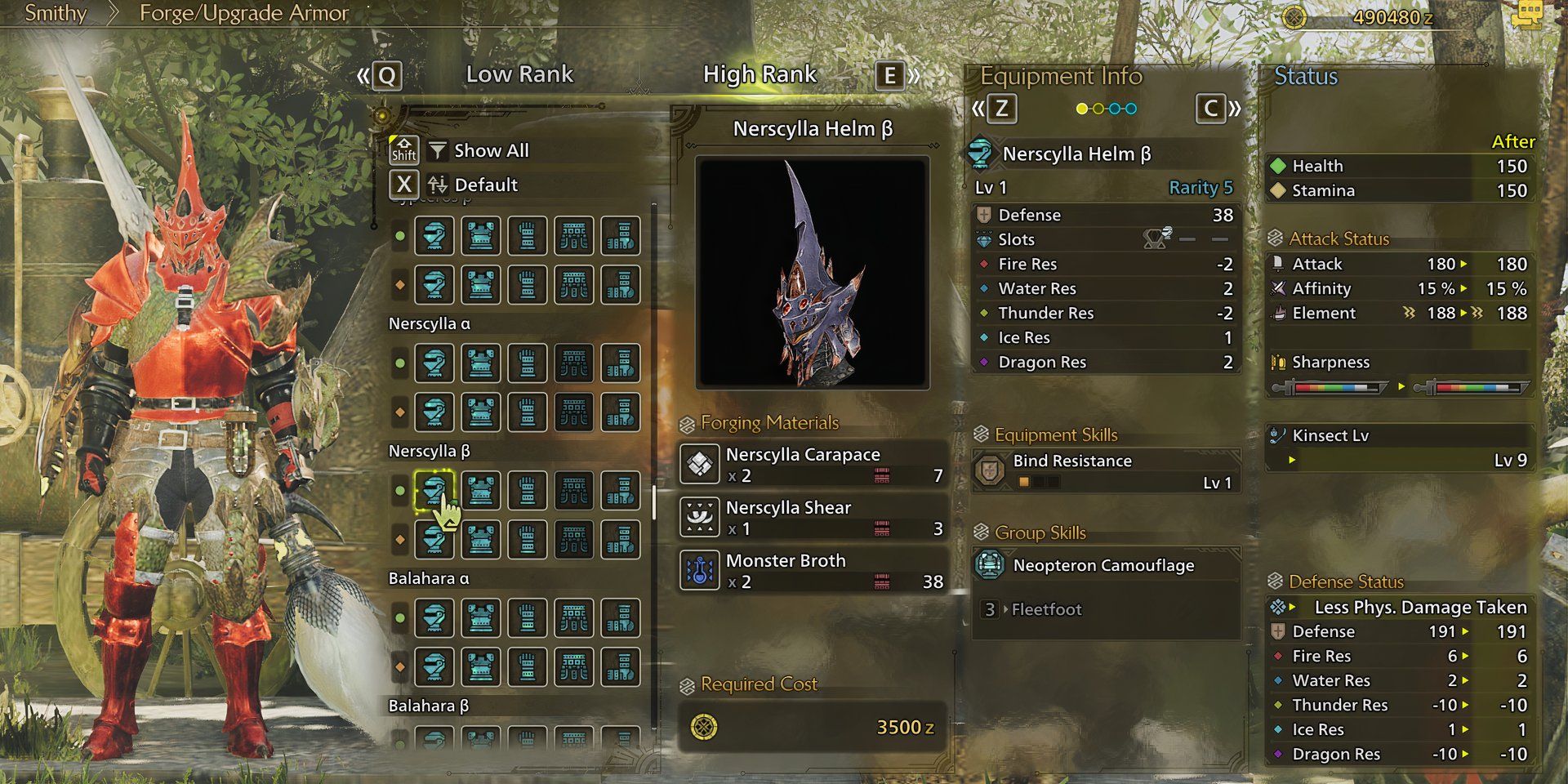The width and height of the screenshot is (1568, 784).
Task: Select the Nerscylla α gauntlets icon
Action: coord(527,363)
